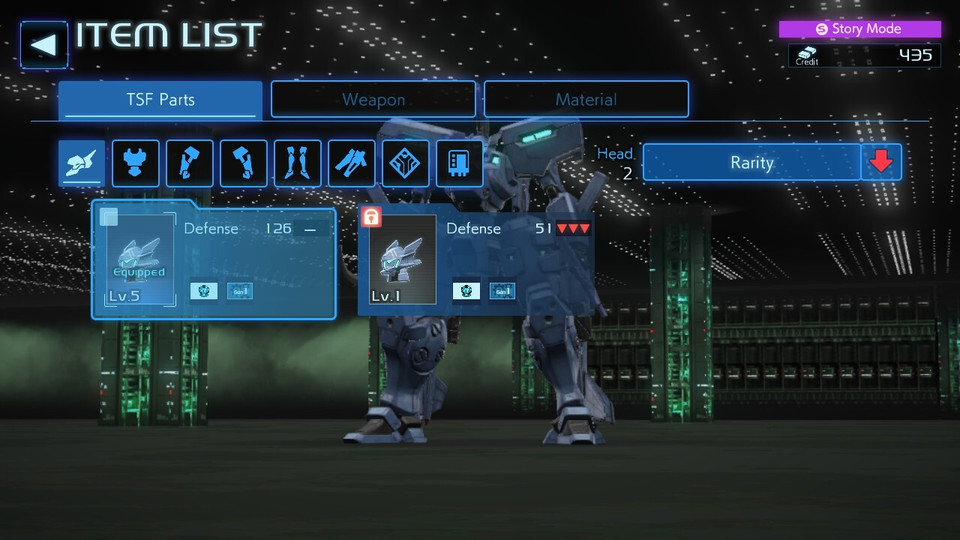Open the Rarity sort dropdown
The image size is (960, 540).
(751, 162)
